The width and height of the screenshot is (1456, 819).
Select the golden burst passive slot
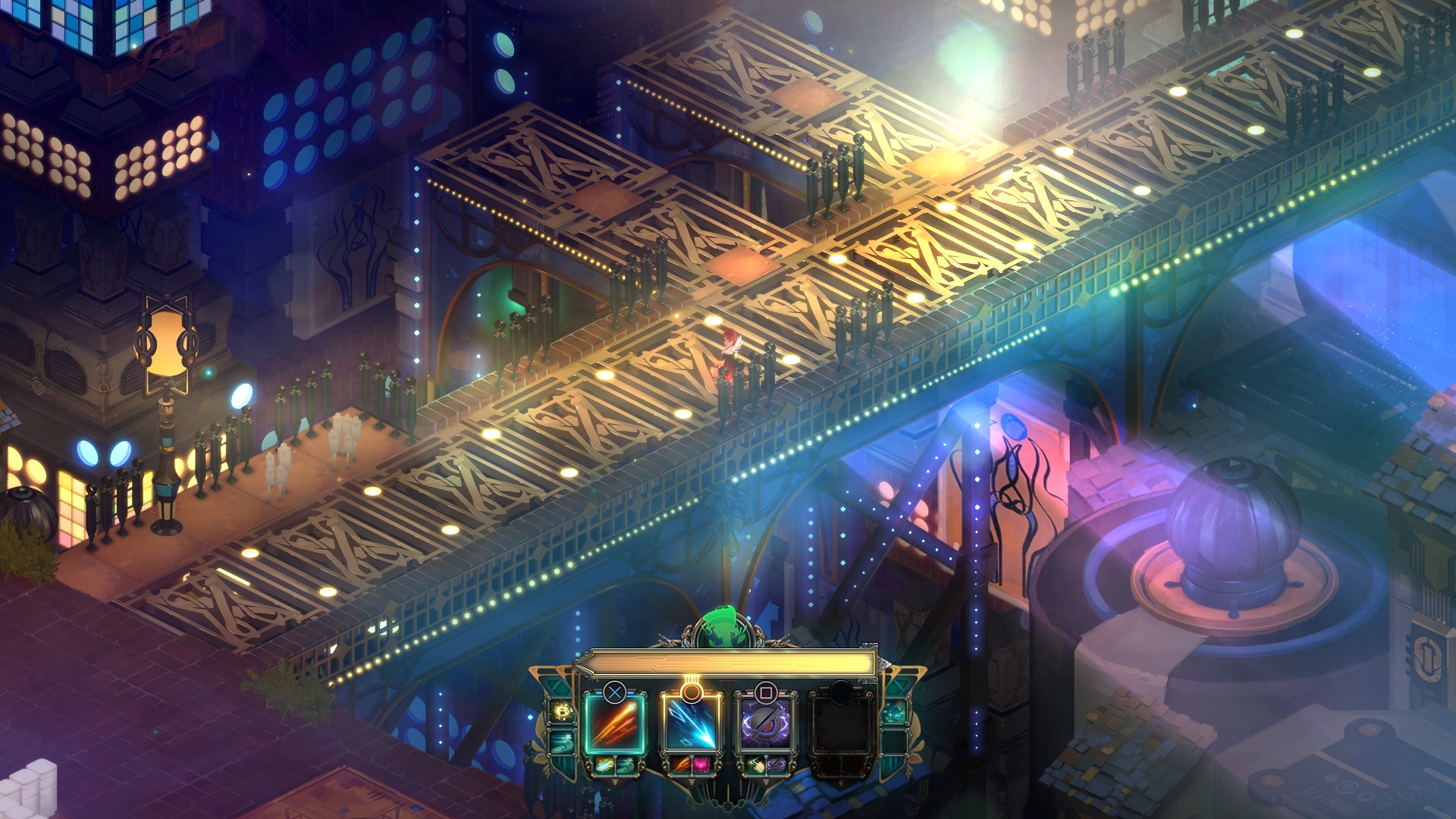pyautogui.click(x=562, y=712)
